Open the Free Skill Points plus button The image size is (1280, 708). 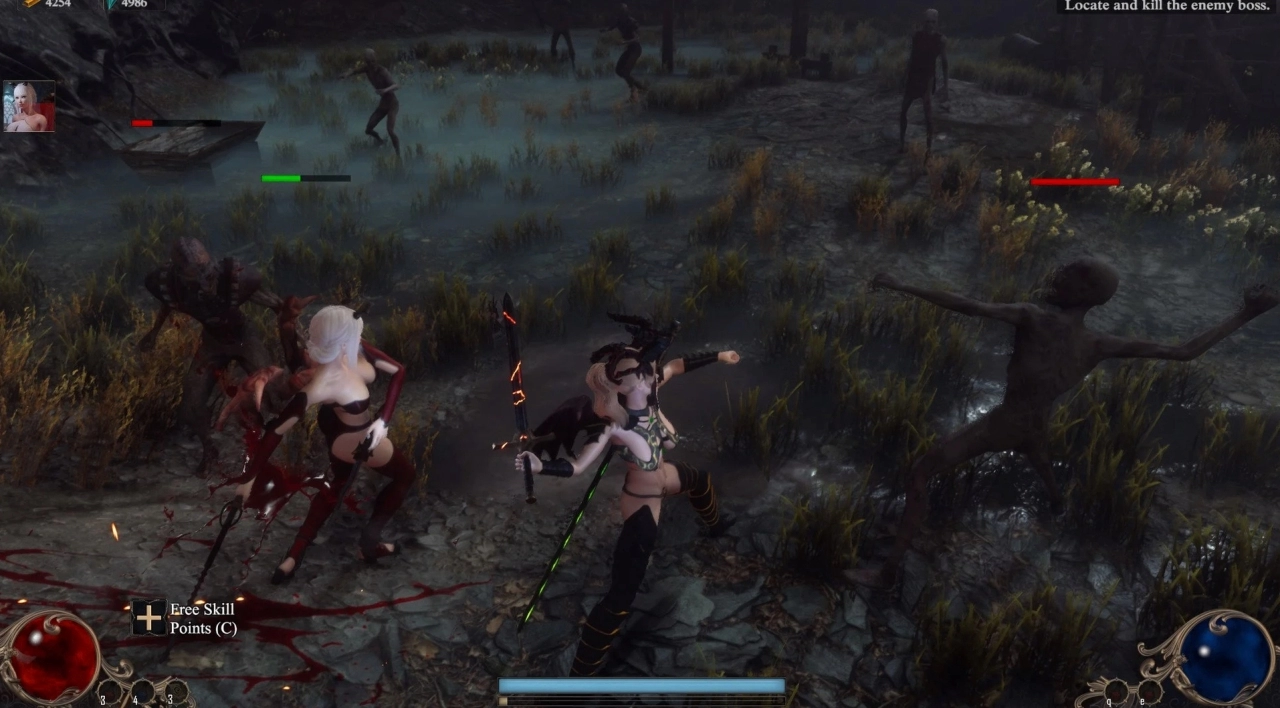149,618
